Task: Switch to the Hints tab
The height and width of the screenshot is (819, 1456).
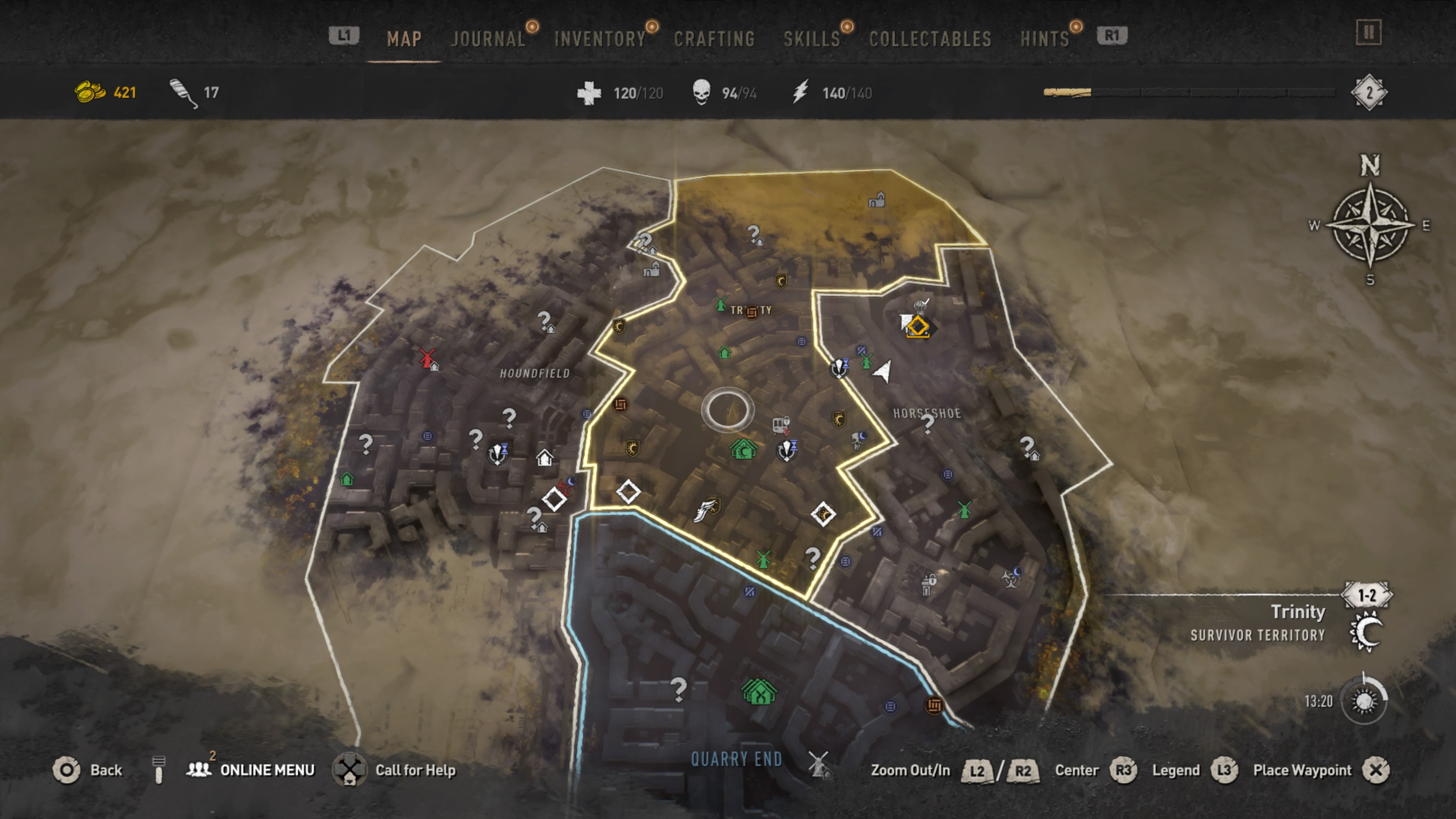Action: [1045, 38]
